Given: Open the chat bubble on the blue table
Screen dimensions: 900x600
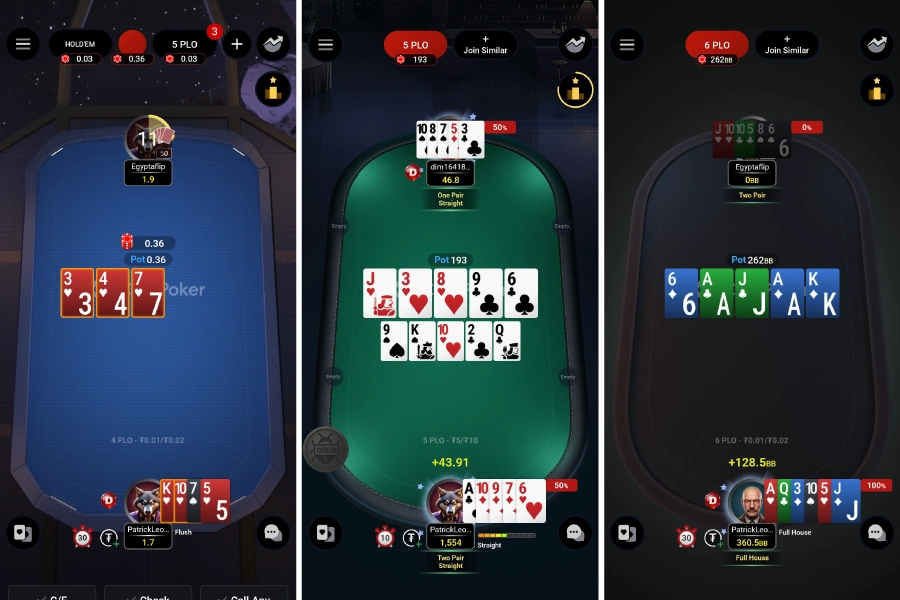Looking at the screenshot, I should tap(273, 533).
